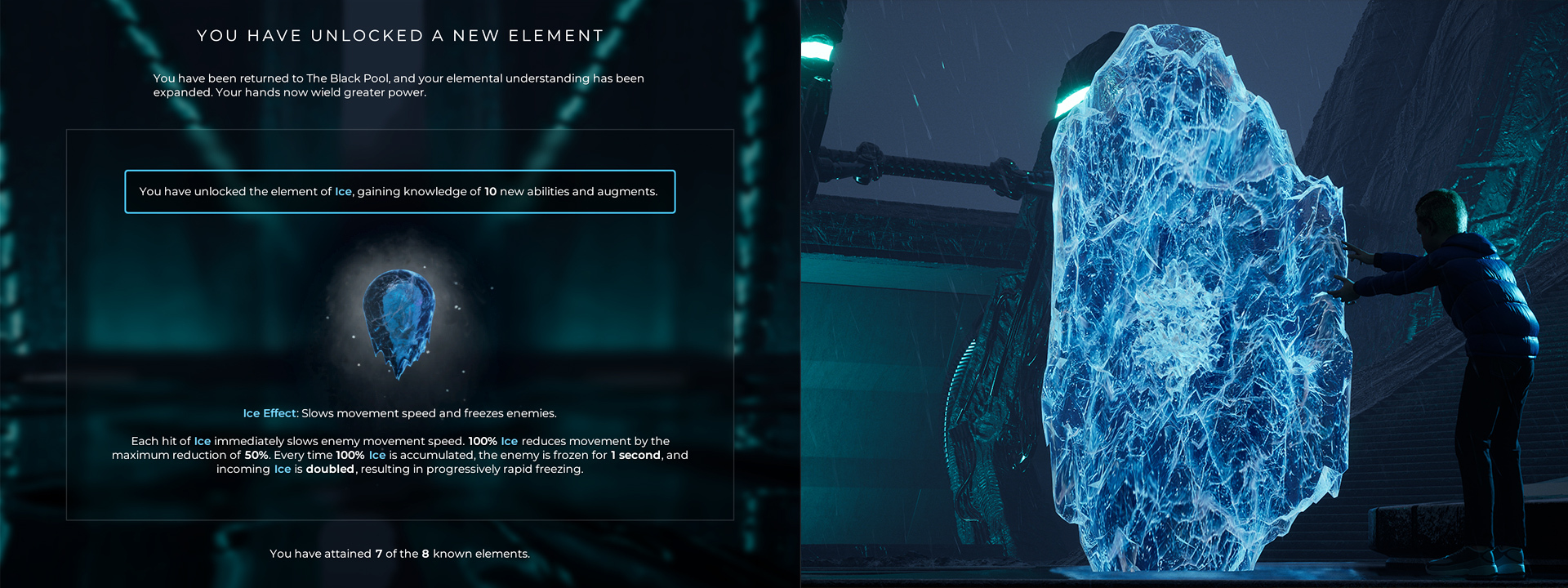1568x588 pixels.
Task: Select the YOU HAVE UNLOCKED A NEW ELEMENT header
Action: pos(400,35)
